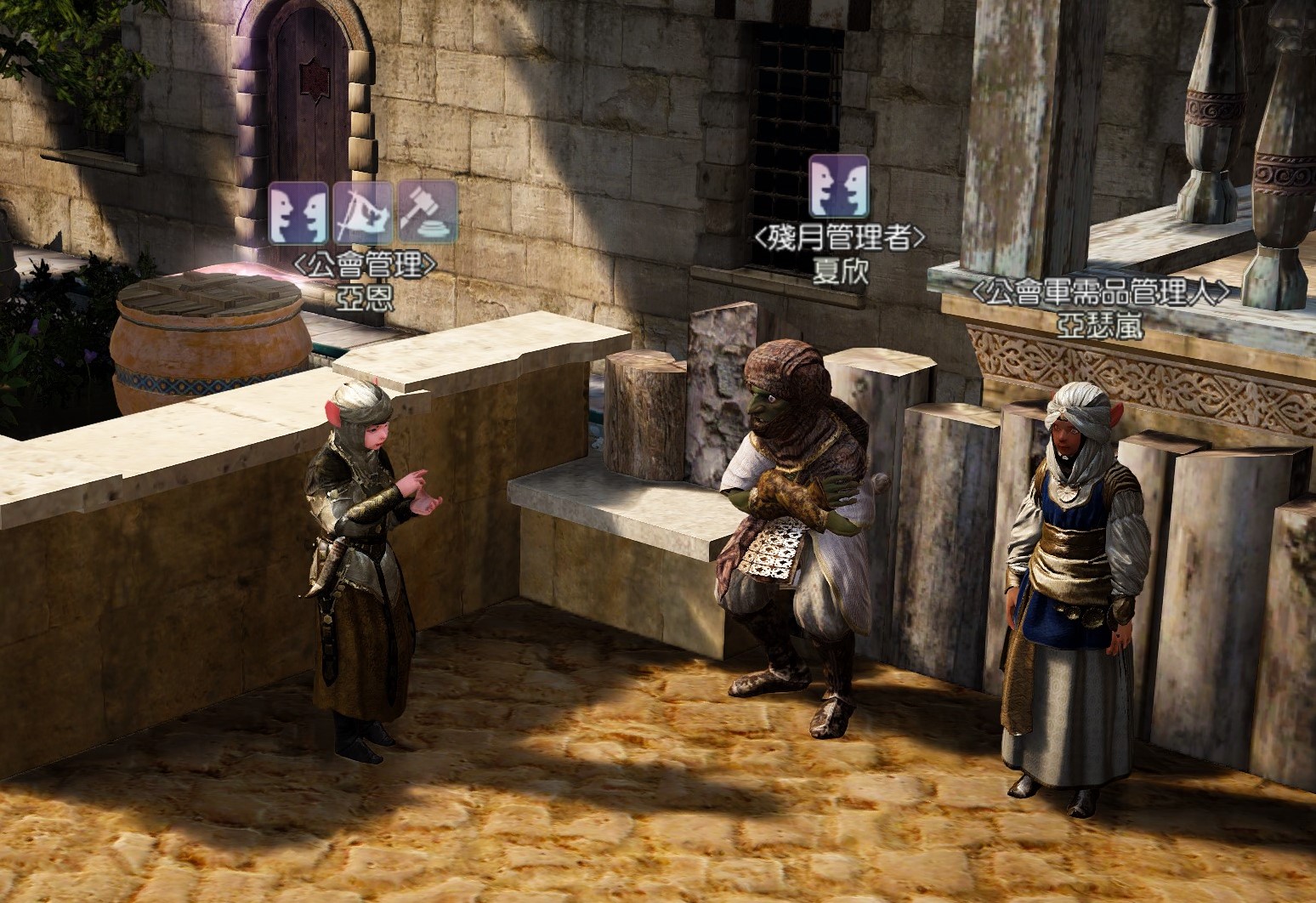Click the conversation icon above 亞恩
The width and height of the screenshot is (1316, 903).
(298, 213)
